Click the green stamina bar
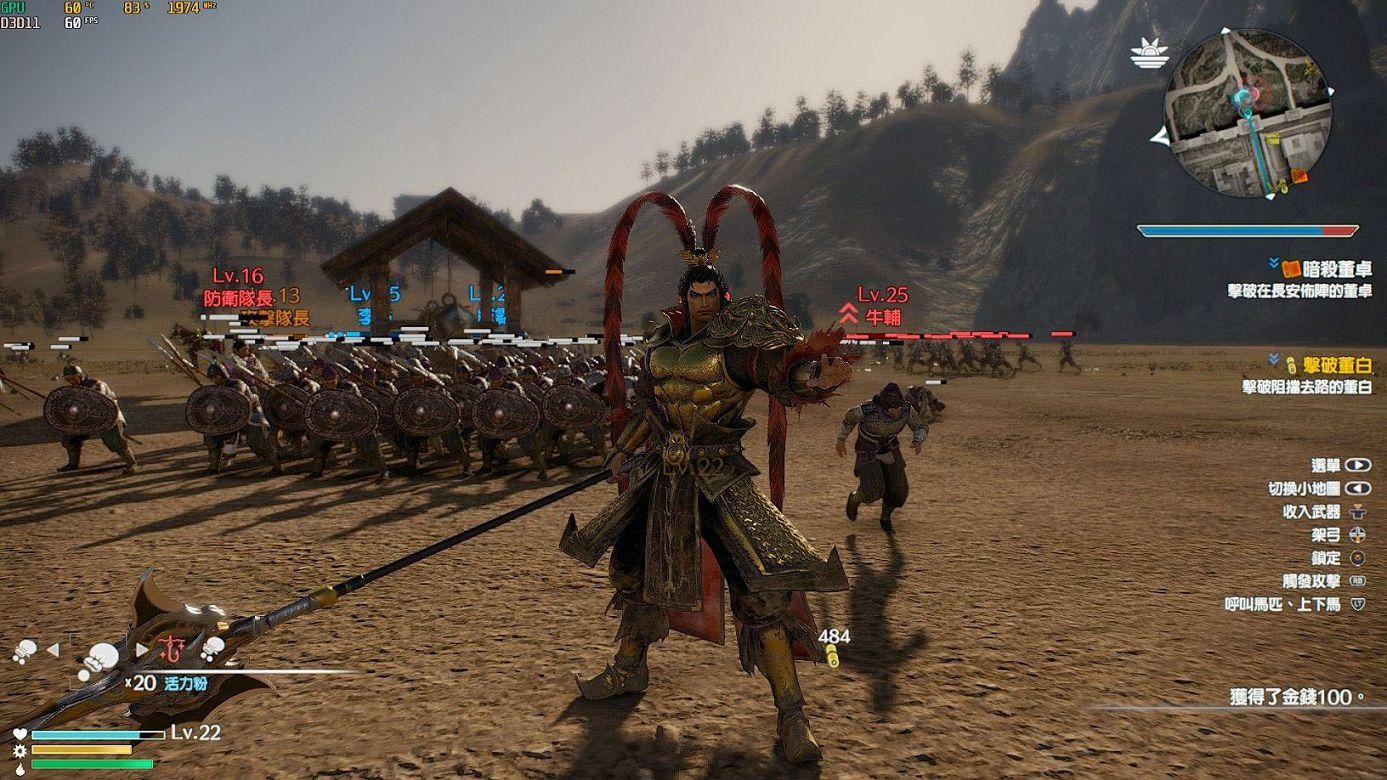 coord(92,763)
